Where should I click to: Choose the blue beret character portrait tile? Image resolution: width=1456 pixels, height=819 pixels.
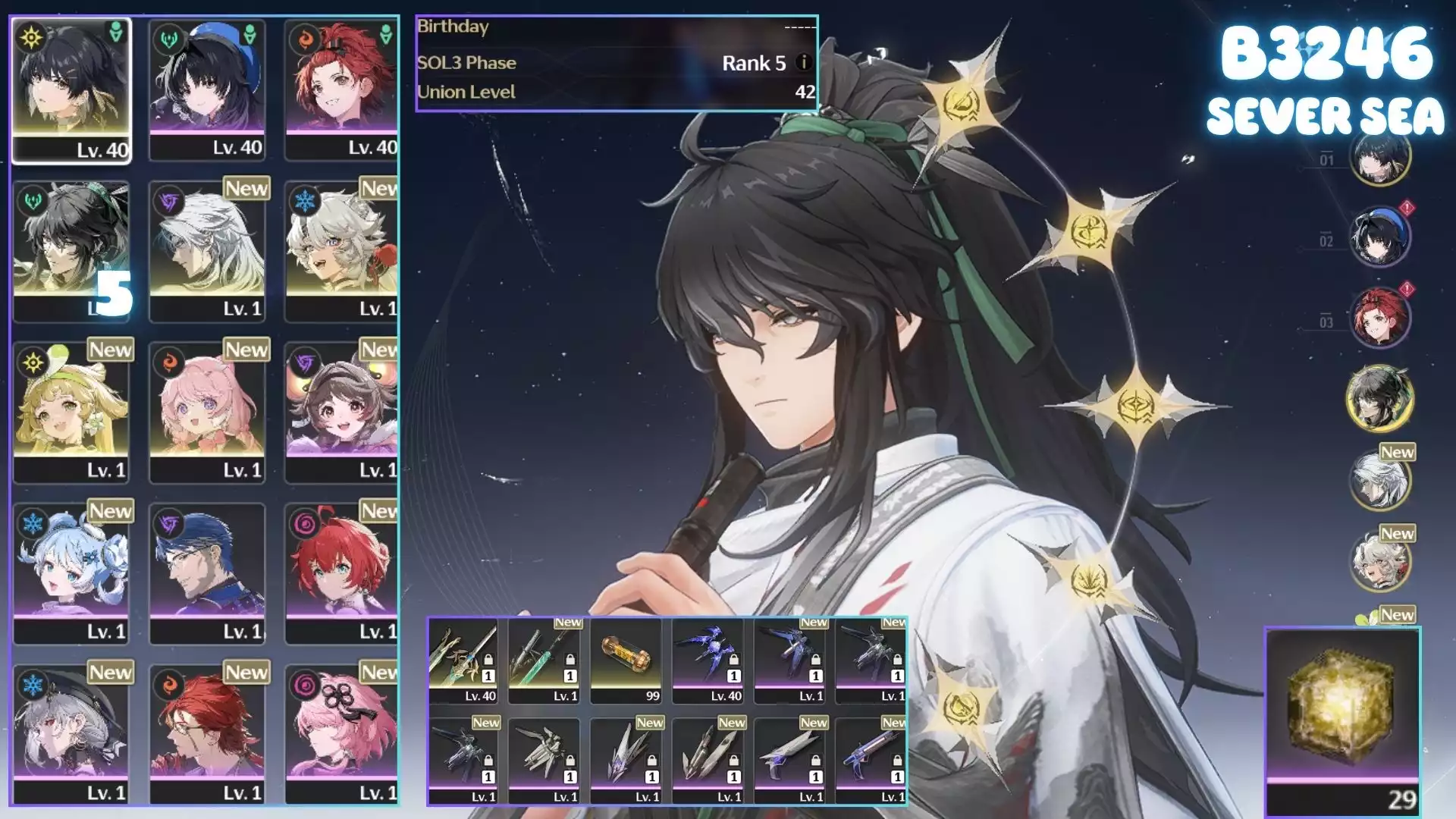[207, 90]
